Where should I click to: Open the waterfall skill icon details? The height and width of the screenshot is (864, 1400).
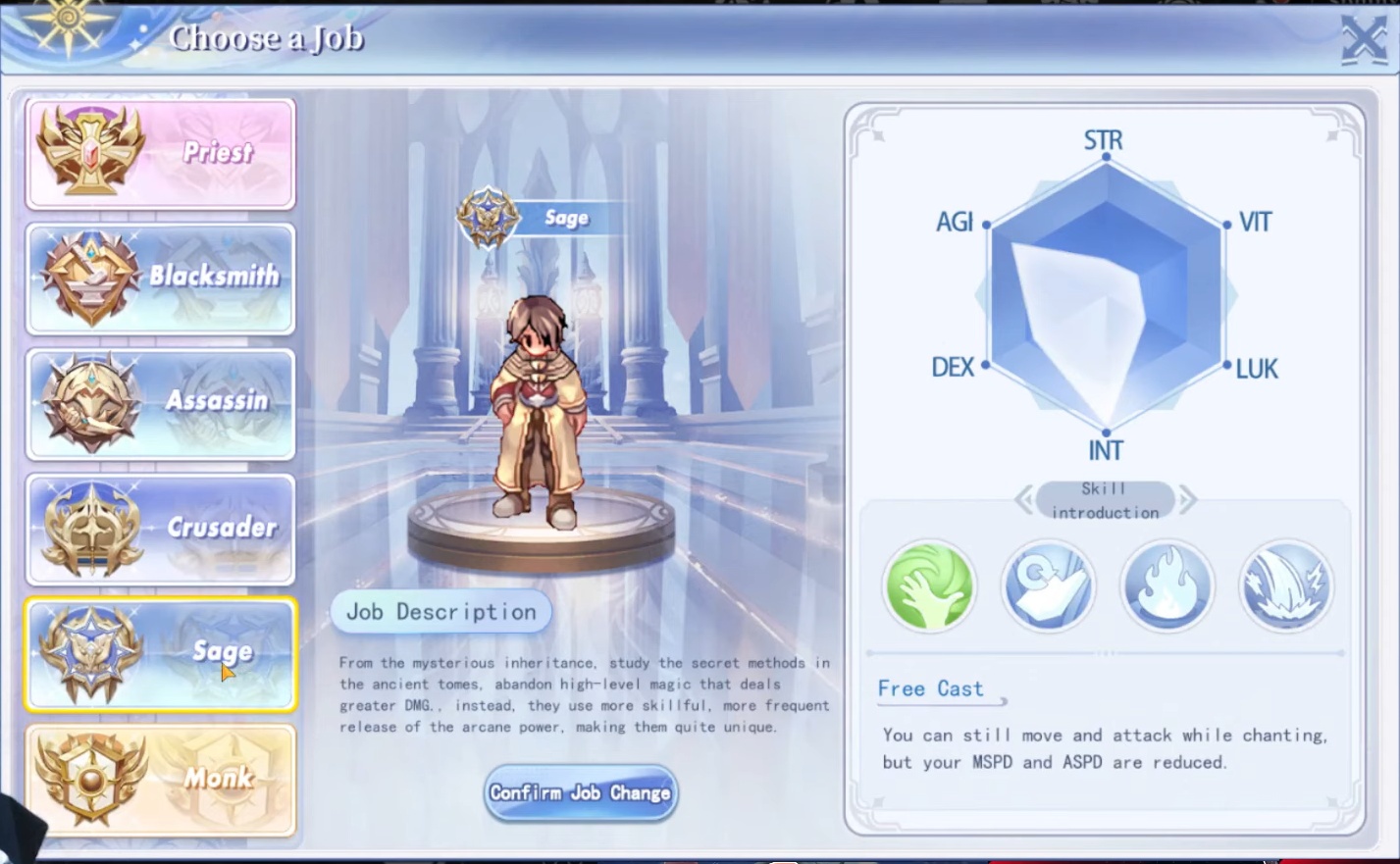[x=1285, y=585]
